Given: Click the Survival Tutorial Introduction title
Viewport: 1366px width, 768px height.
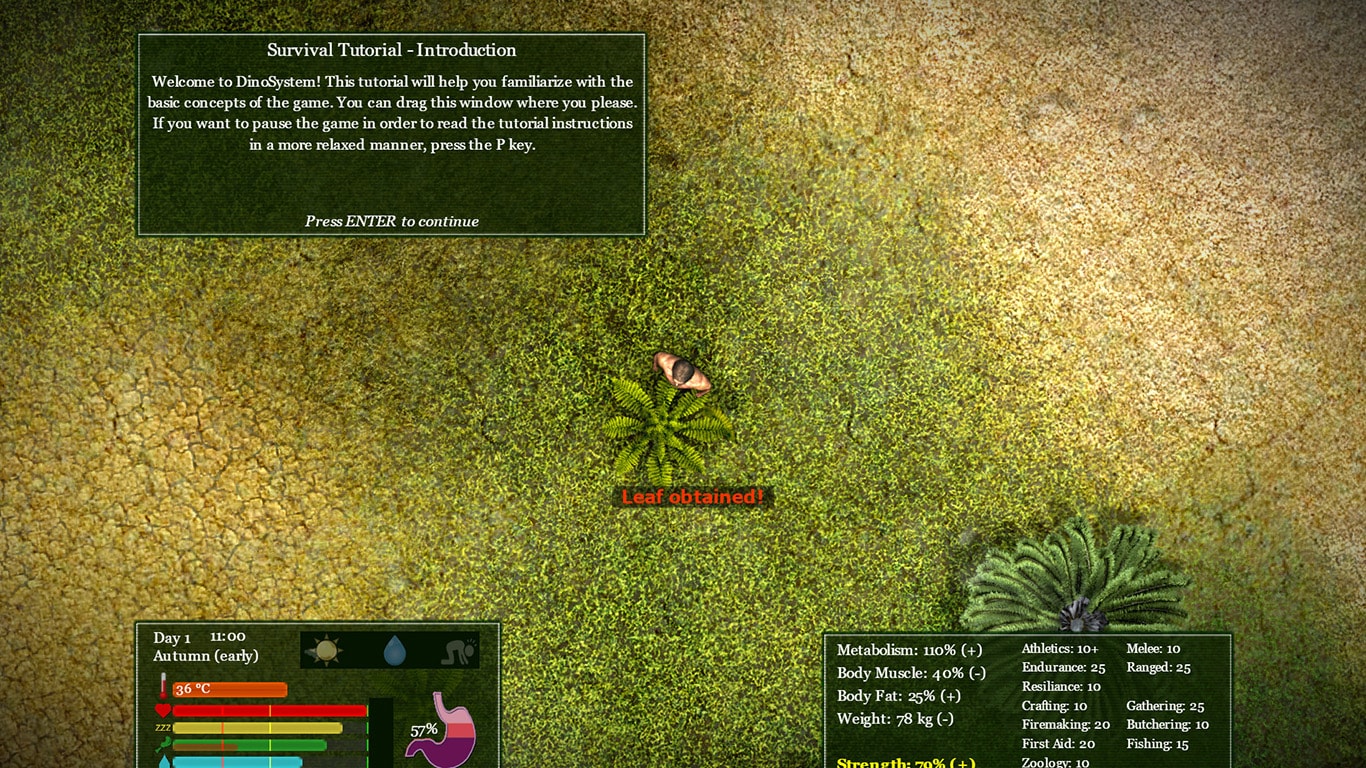Looking at the screenshot, I should [x=391, y=50].
